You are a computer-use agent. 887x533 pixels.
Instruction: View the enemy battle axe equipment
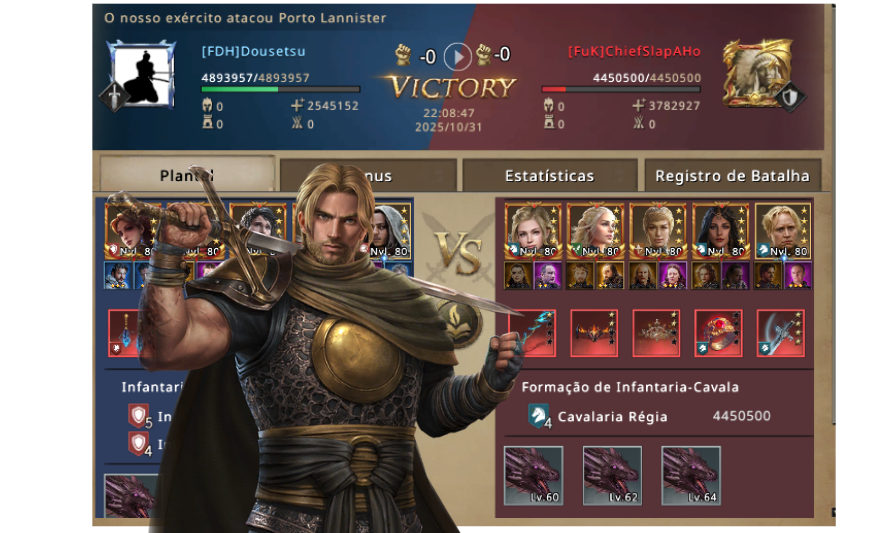click(x=781, y=333)
